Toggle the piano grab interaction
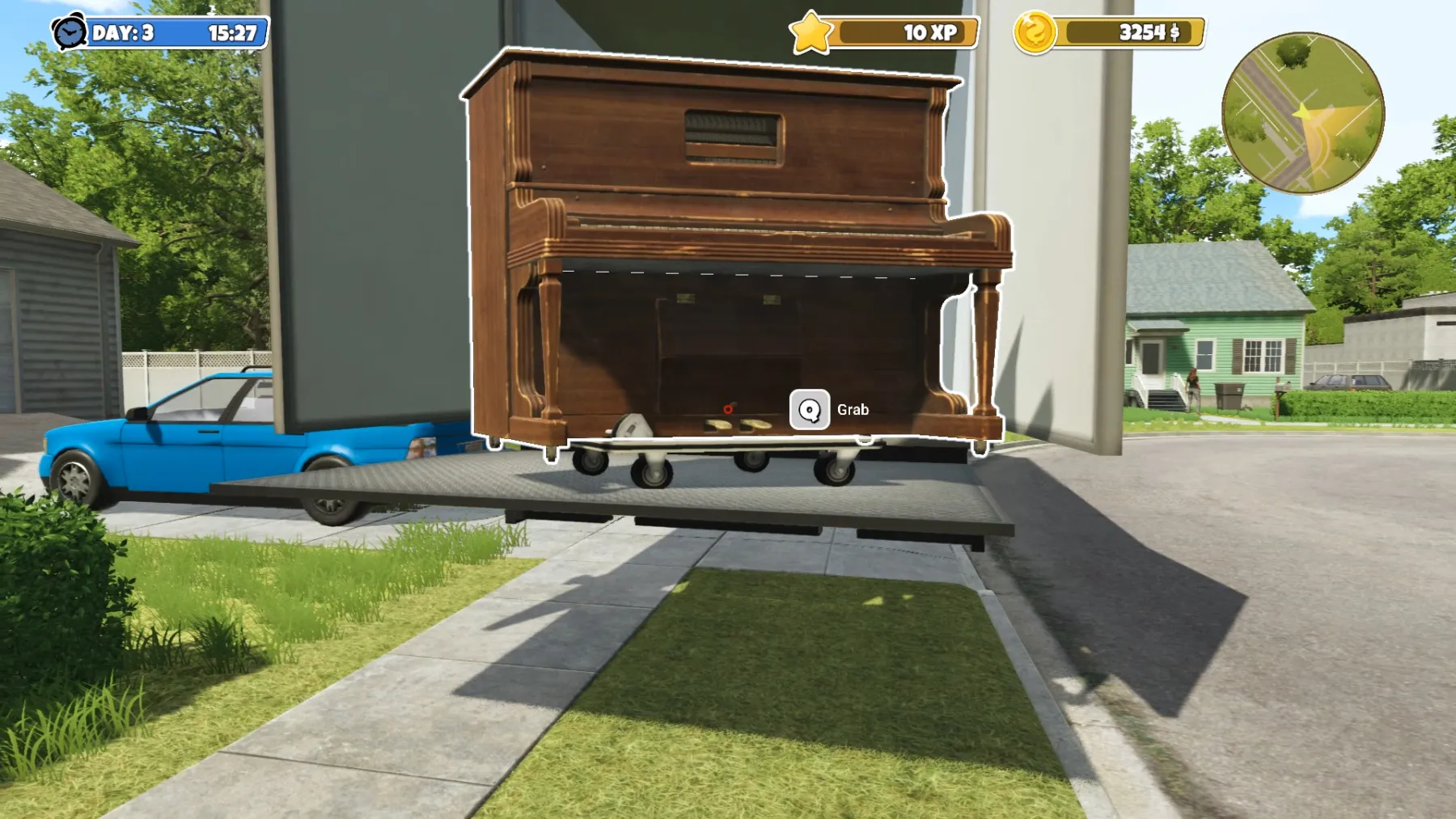 (x=809, y=410)
